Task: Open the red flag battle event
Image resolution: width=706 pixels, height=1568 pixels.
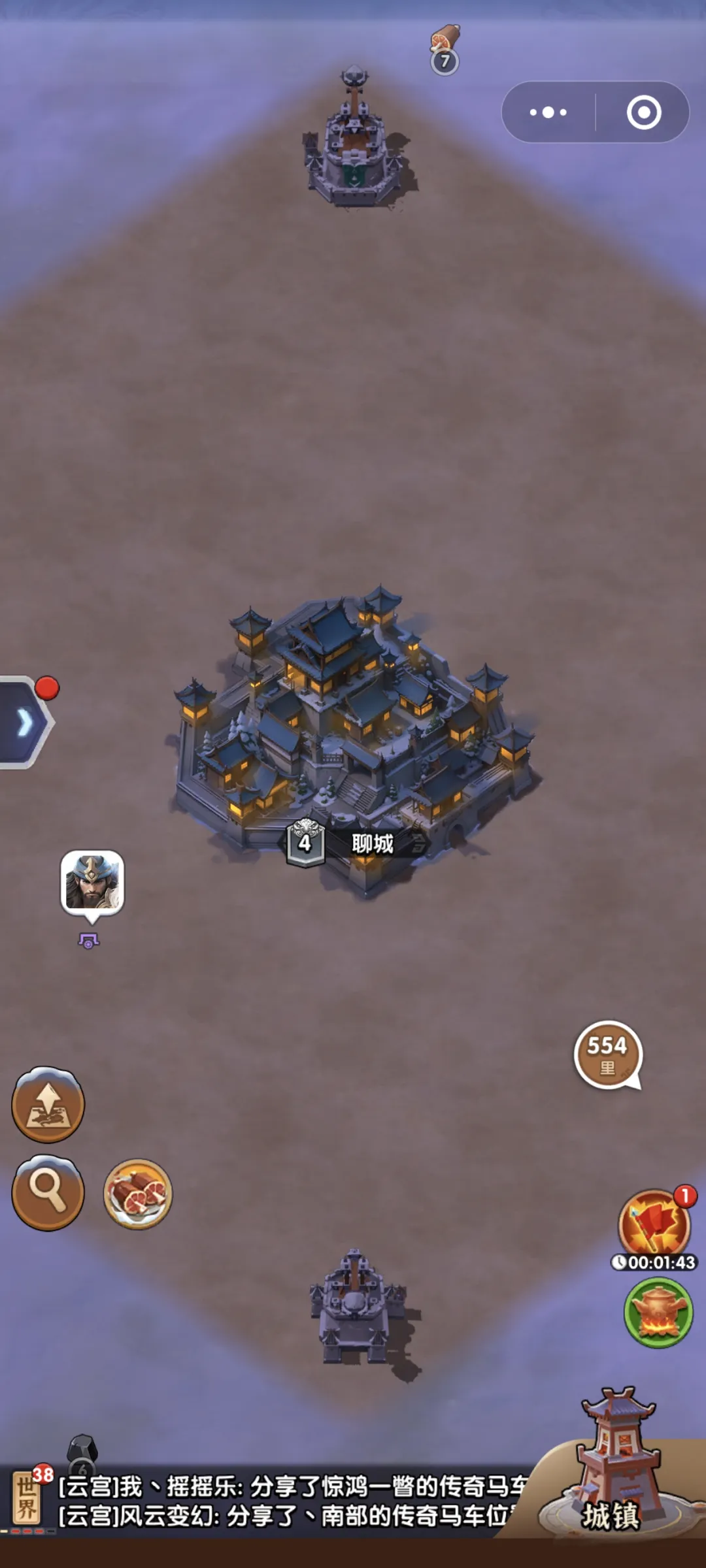Action: 654,1223
